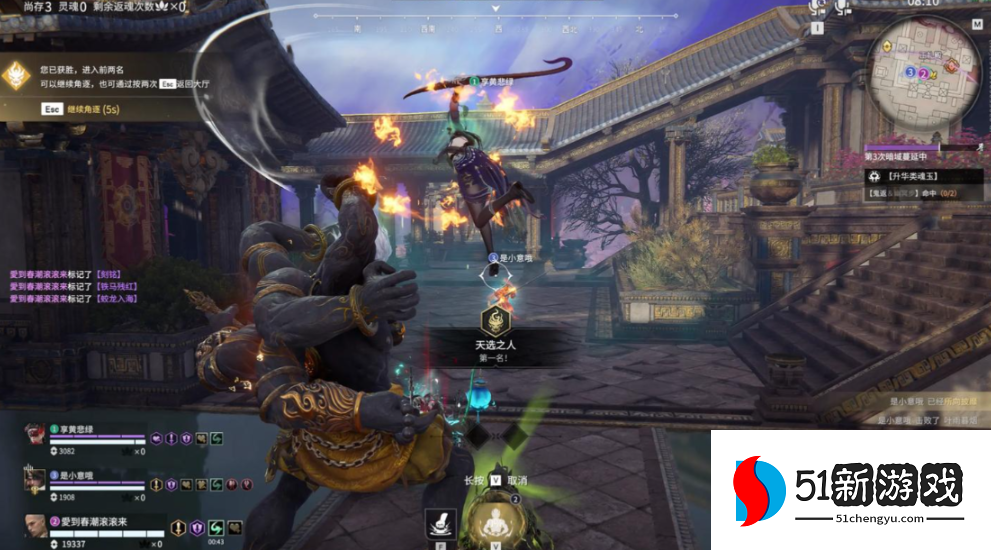This screenshot has width=991, height=550.
Task: Click the 51新游戏 site watermark logo
Action: (848, 492)
